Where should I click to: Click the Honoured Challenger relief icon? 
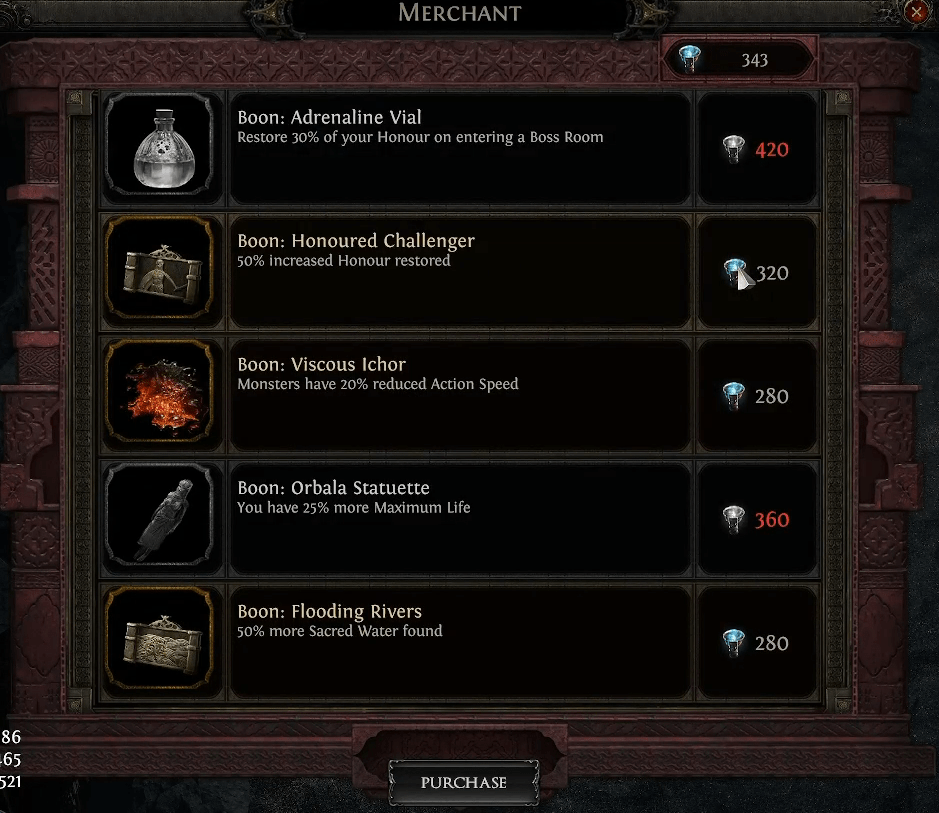pyautogui.click(x=160, y=272)
